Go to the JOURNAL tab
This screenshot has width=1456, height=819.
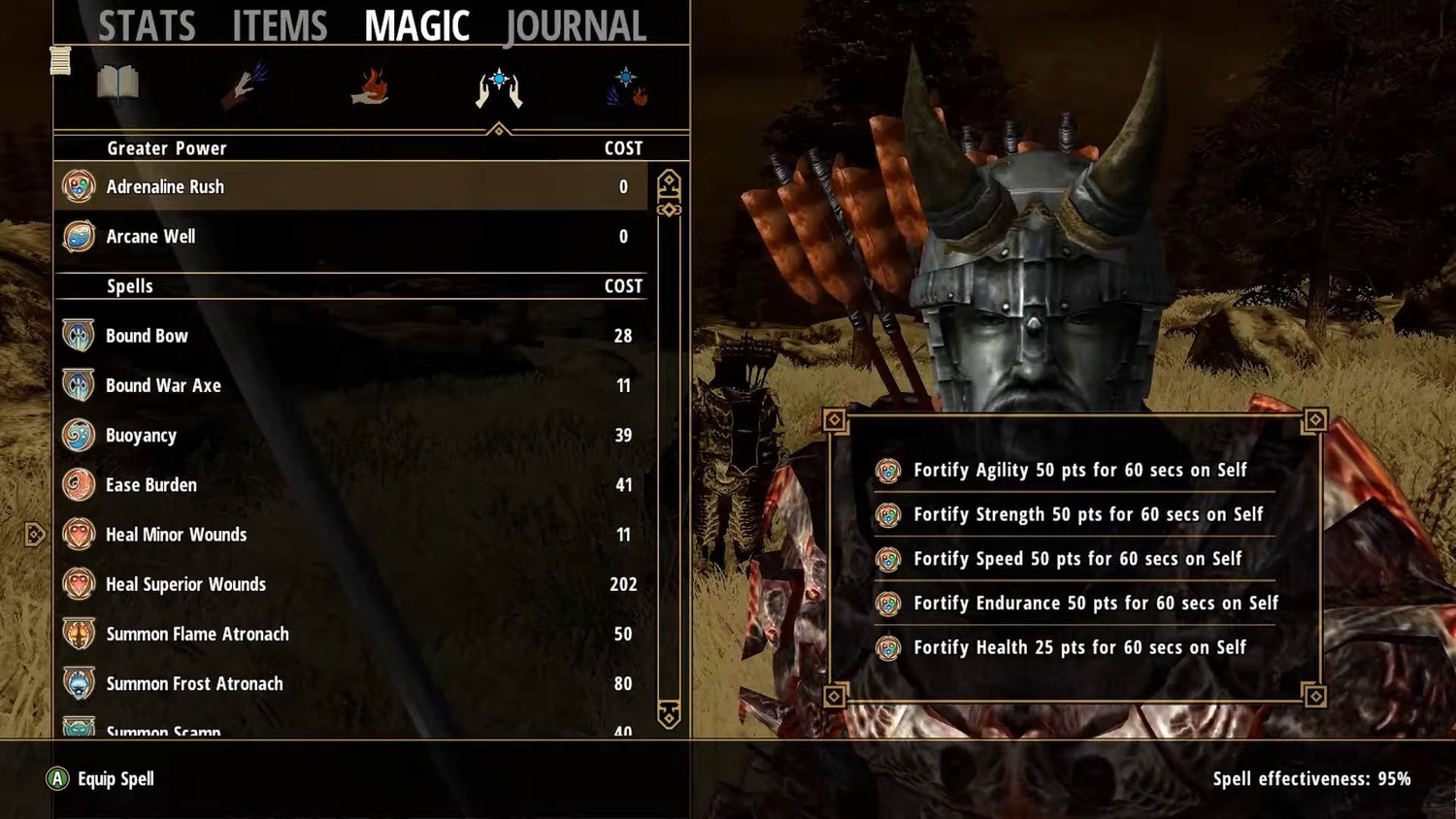point(576,26)
